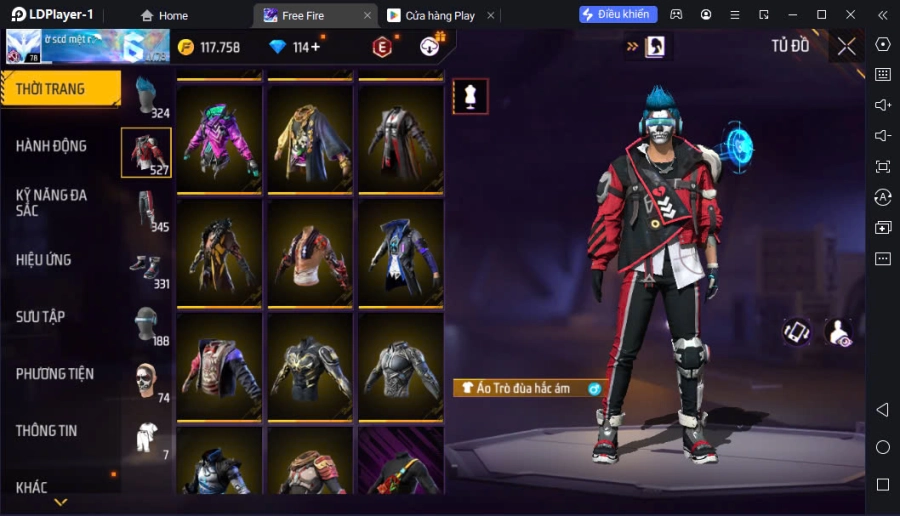Open the HÀNH ĐỘNG category
The width and height of the screenshot is (900, 516).
pos(52,146)
